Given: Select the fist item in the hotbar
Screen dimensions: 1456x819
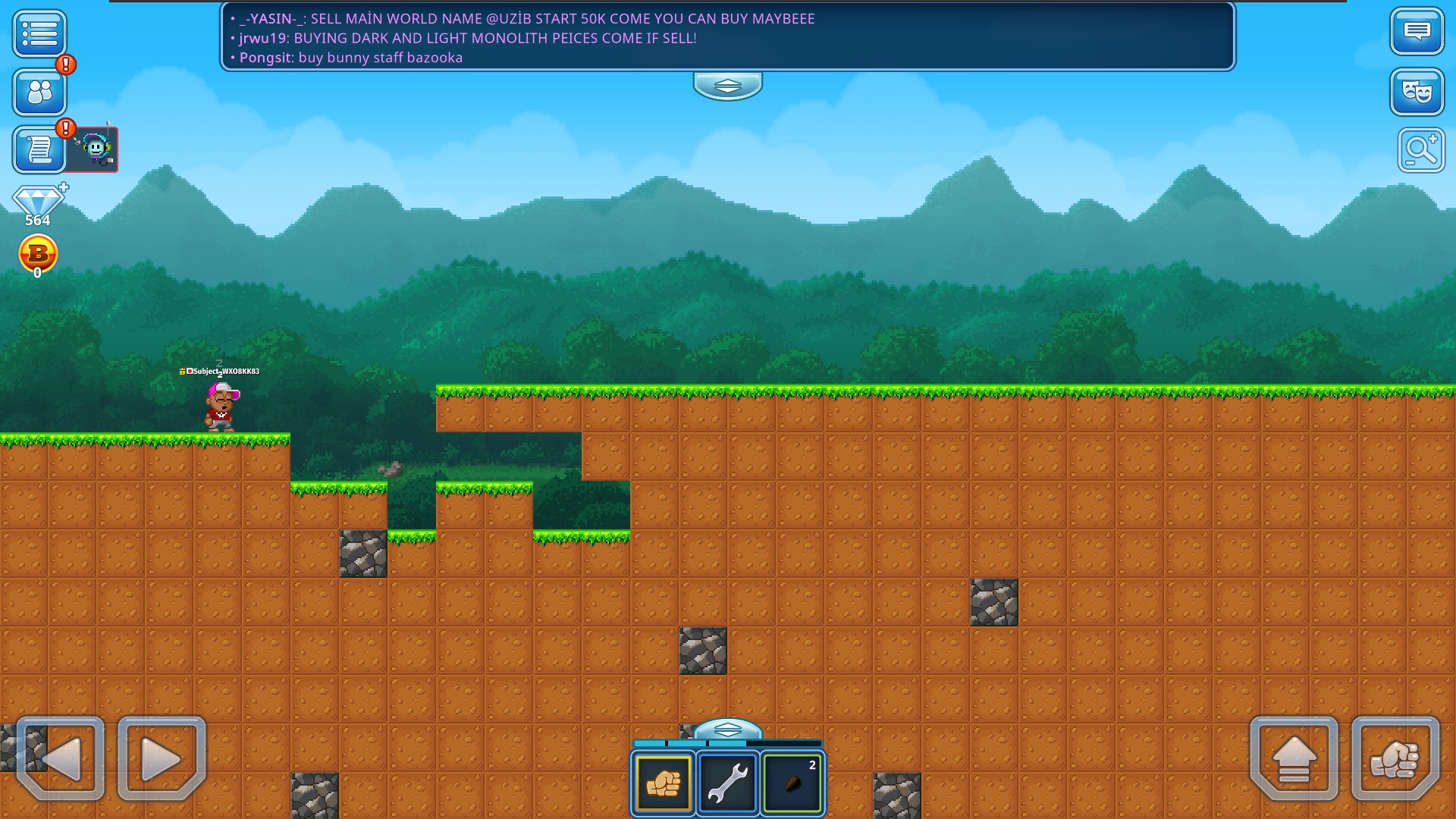Looking at the screenshot, I should point(663,783).
